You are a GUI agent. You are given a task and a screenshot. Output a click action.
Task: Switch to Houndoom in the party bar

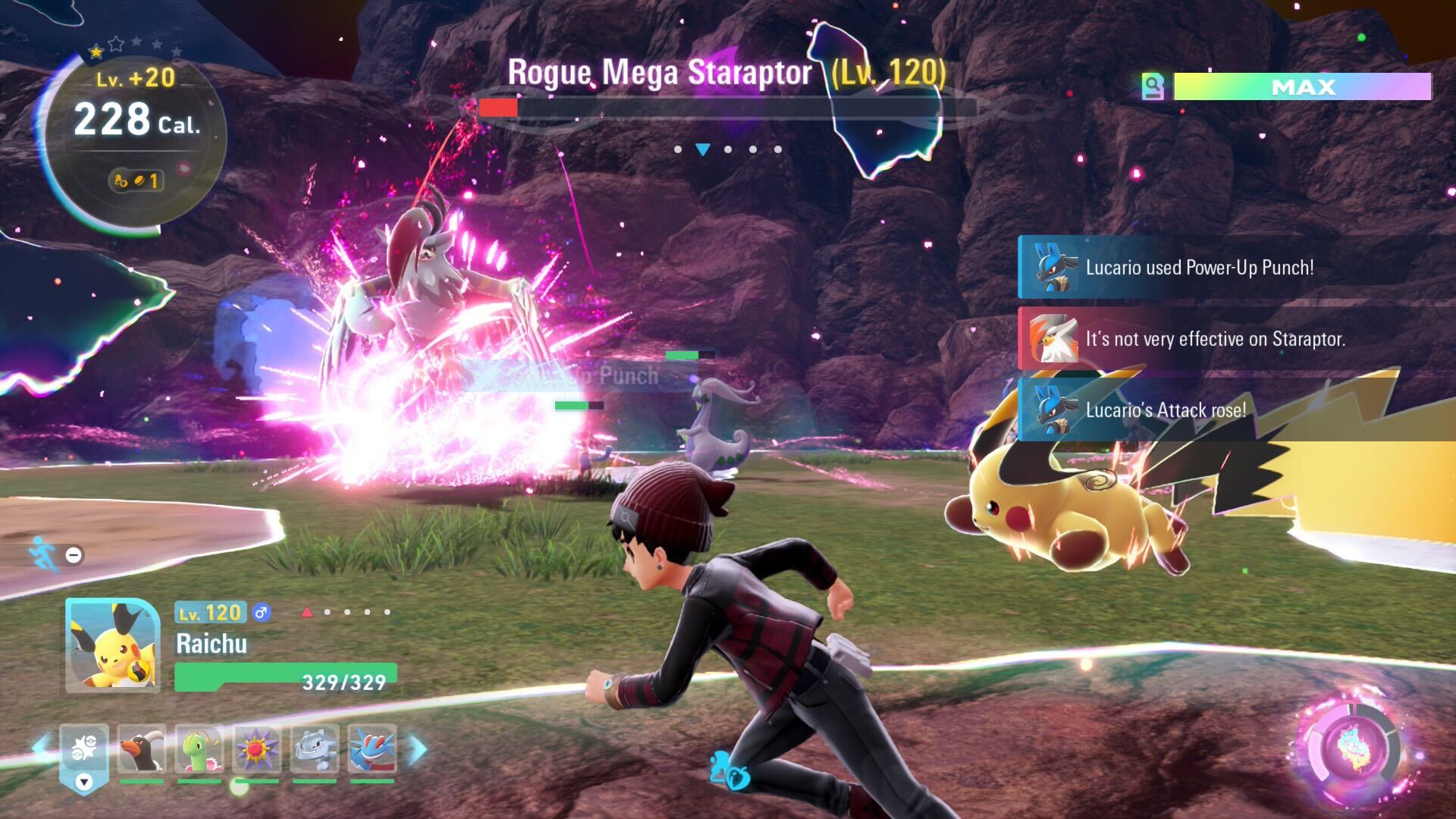(142, 748)
